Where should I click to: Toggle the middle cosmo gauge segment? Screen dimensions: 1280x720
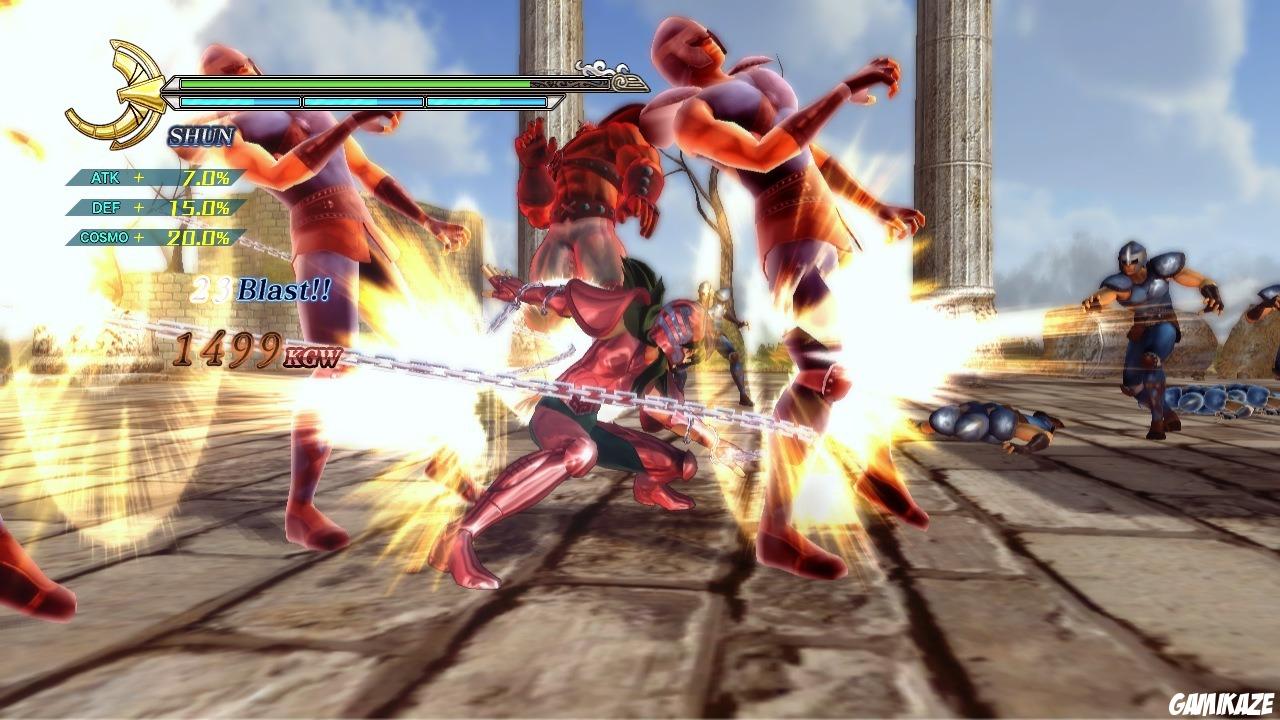coord(362,100)
